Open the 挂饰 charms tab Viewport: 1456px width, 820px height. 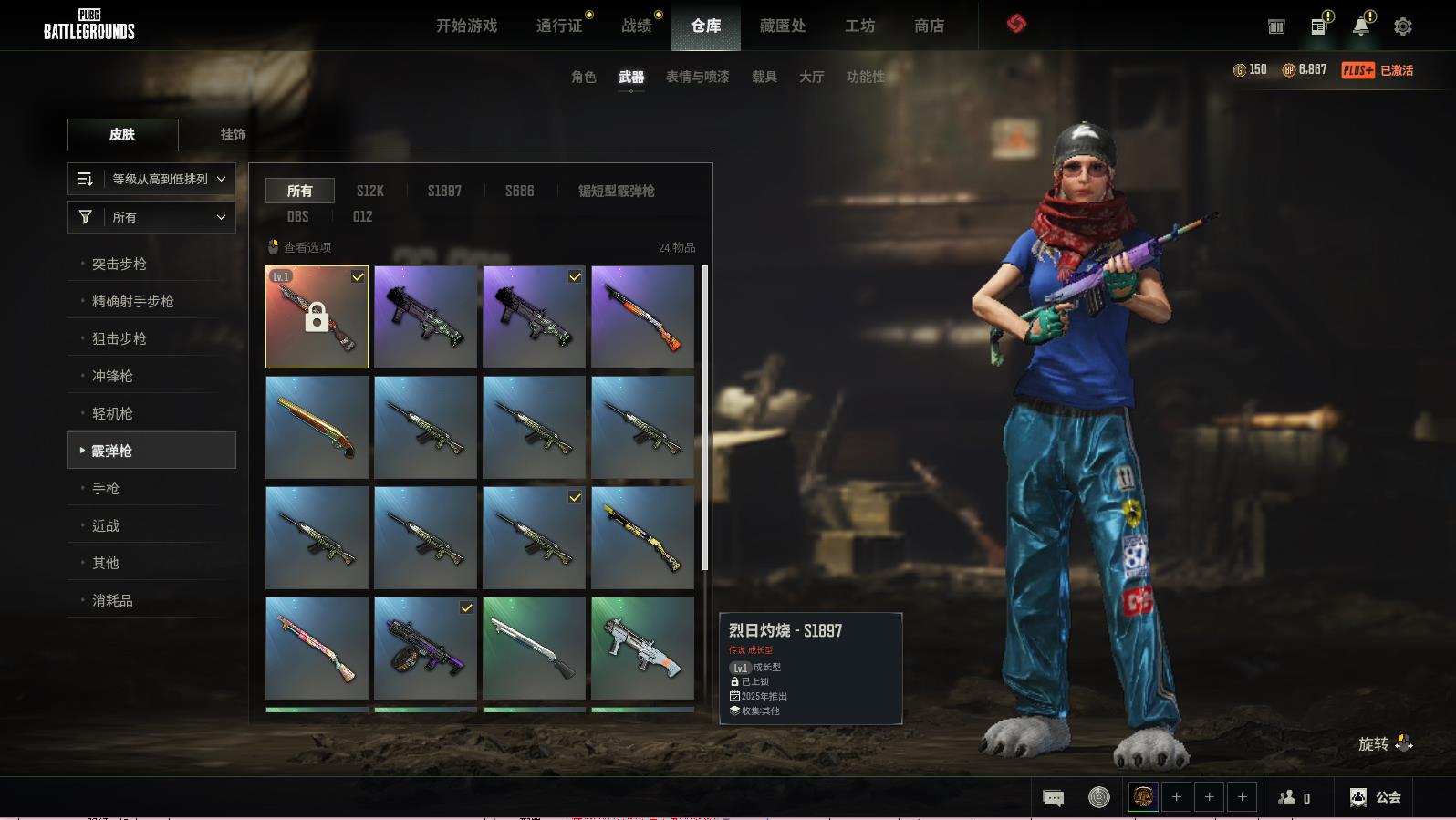click(x=233, y=134)
